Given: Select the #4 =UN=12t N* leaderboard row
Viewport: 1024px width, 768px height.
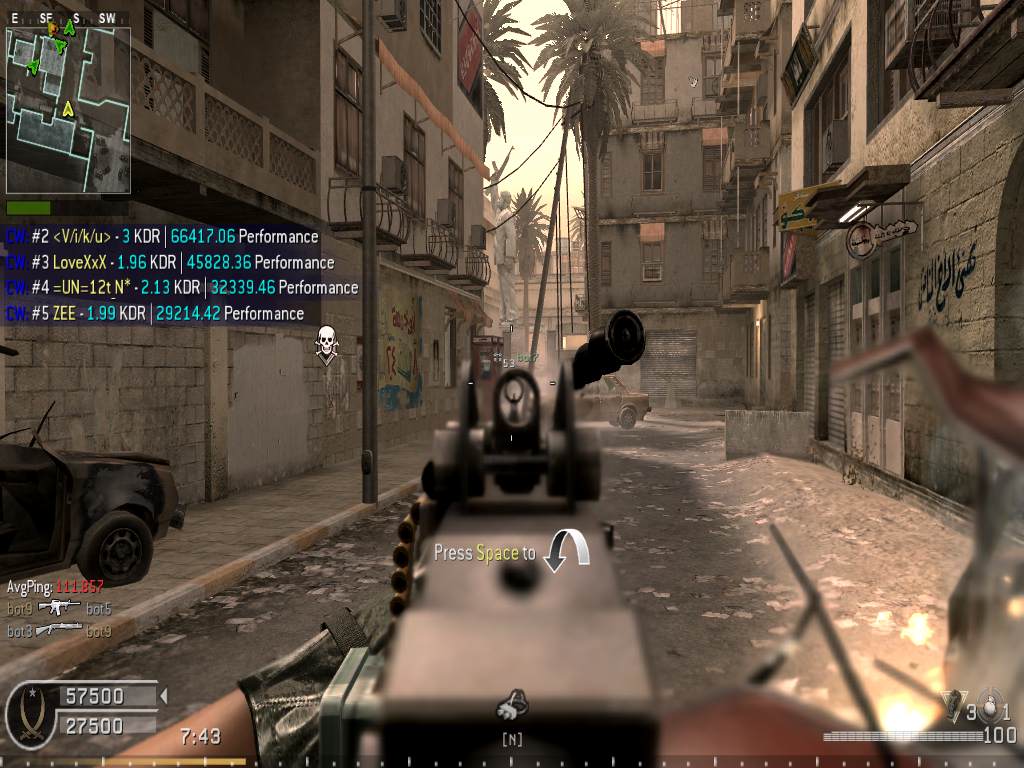Looking at the screenshot, I should click(x=182, y=287).
